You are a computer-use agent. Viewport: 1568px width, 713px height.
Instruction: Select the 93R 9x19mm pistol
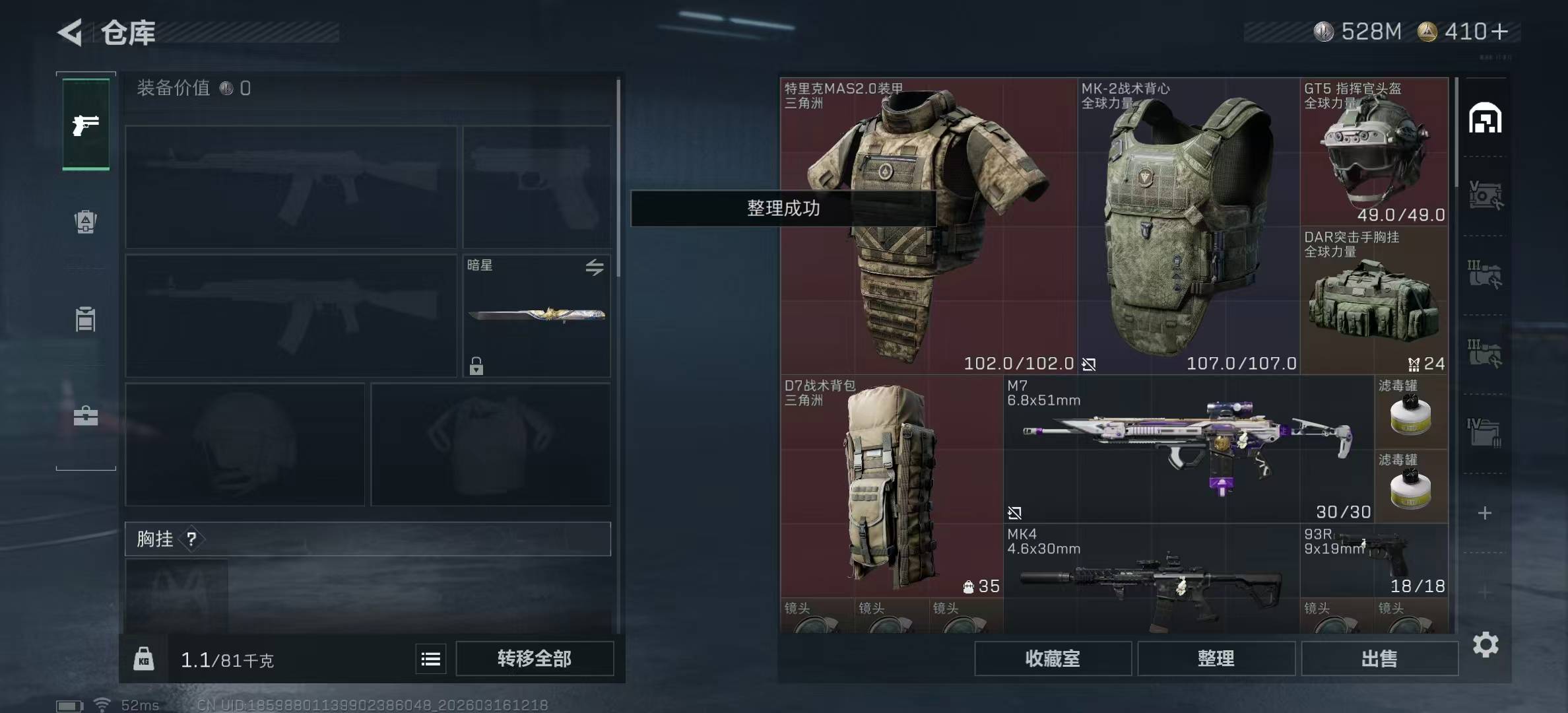point(1374,561)
